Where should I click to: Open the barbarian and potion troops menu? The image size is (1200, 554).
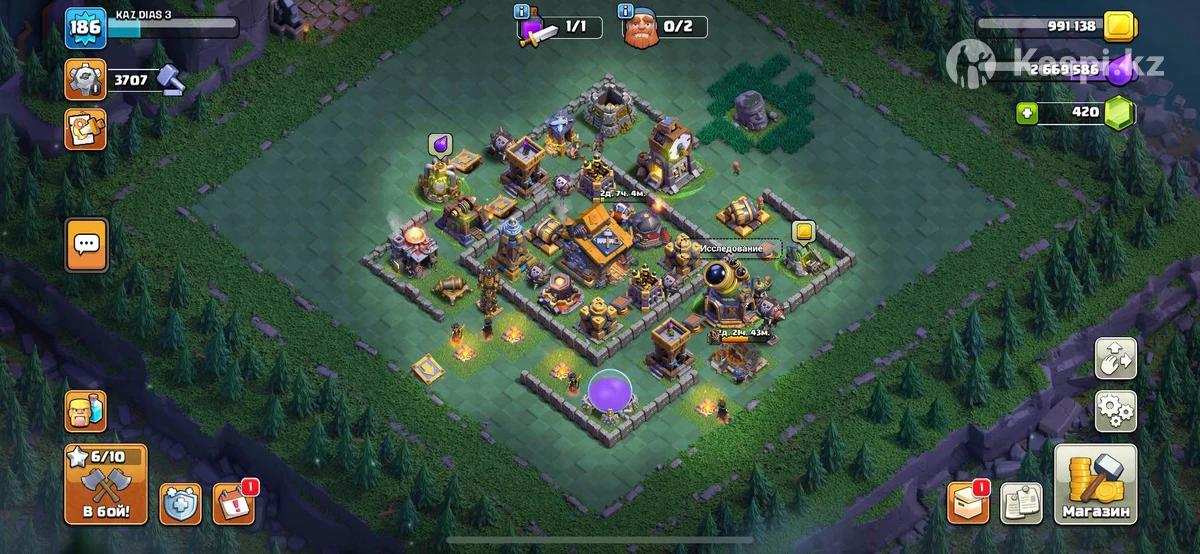tap(85, 410)
